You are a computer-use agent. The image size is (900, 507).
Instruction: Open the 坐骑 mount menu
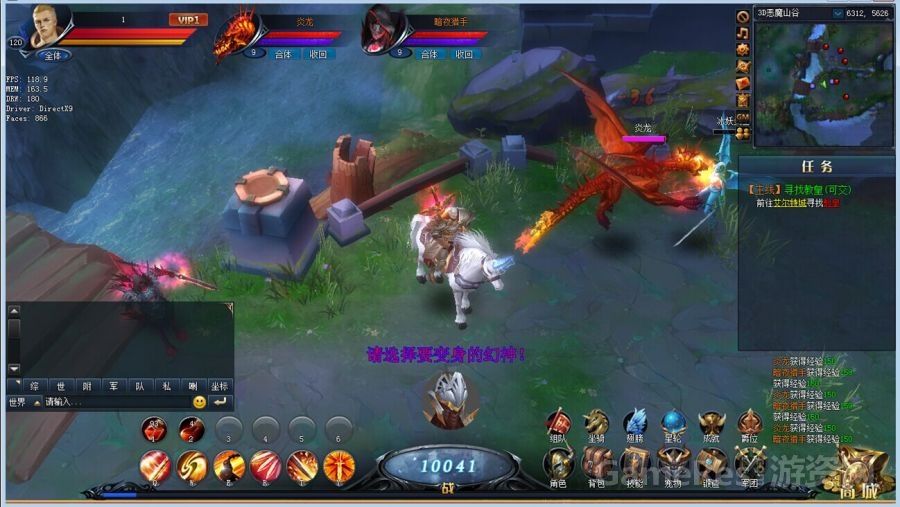pyautogui.click(x=597, y=423)
